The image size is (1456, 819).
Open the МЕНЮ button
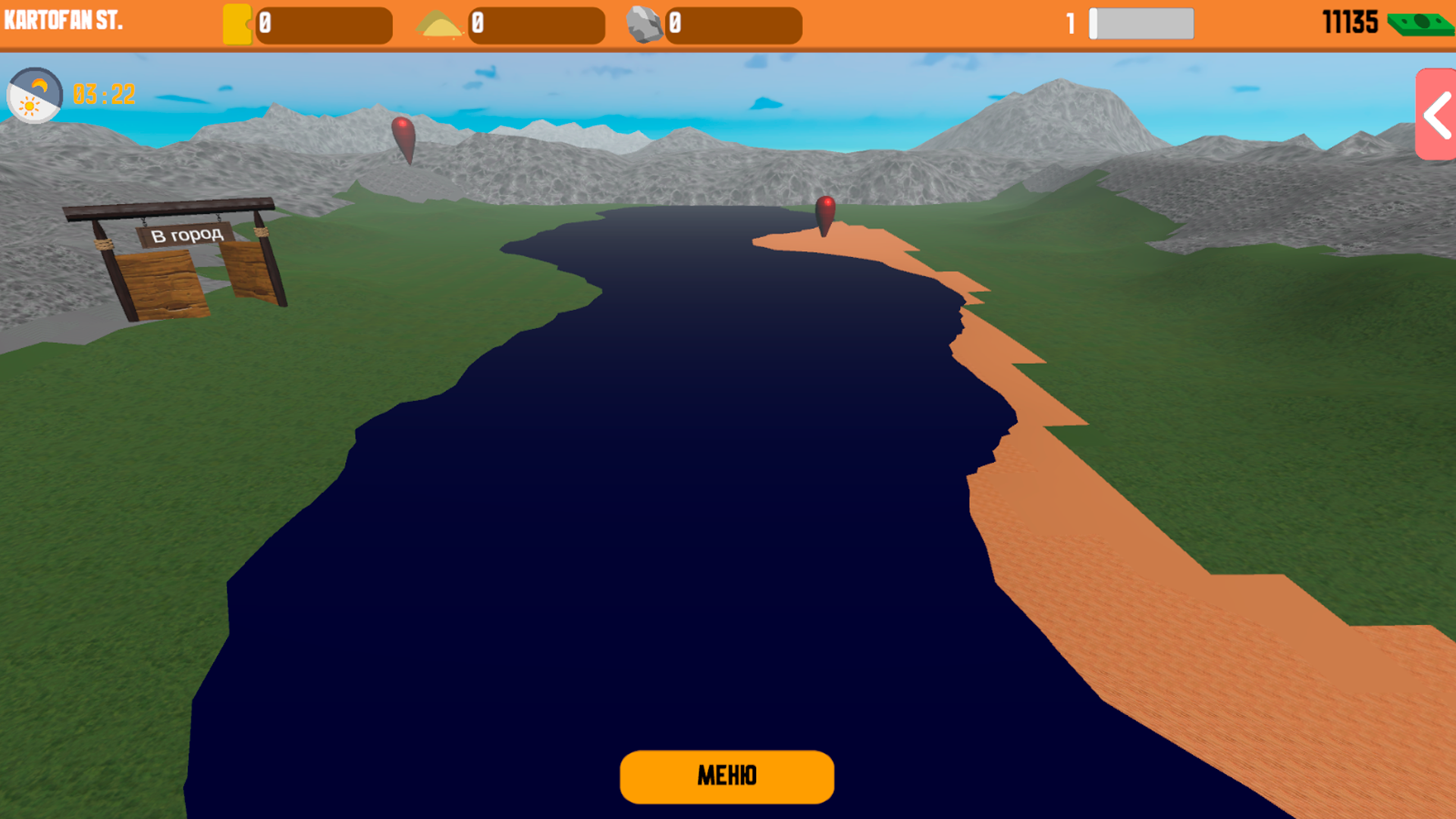(x=726, y=776)
